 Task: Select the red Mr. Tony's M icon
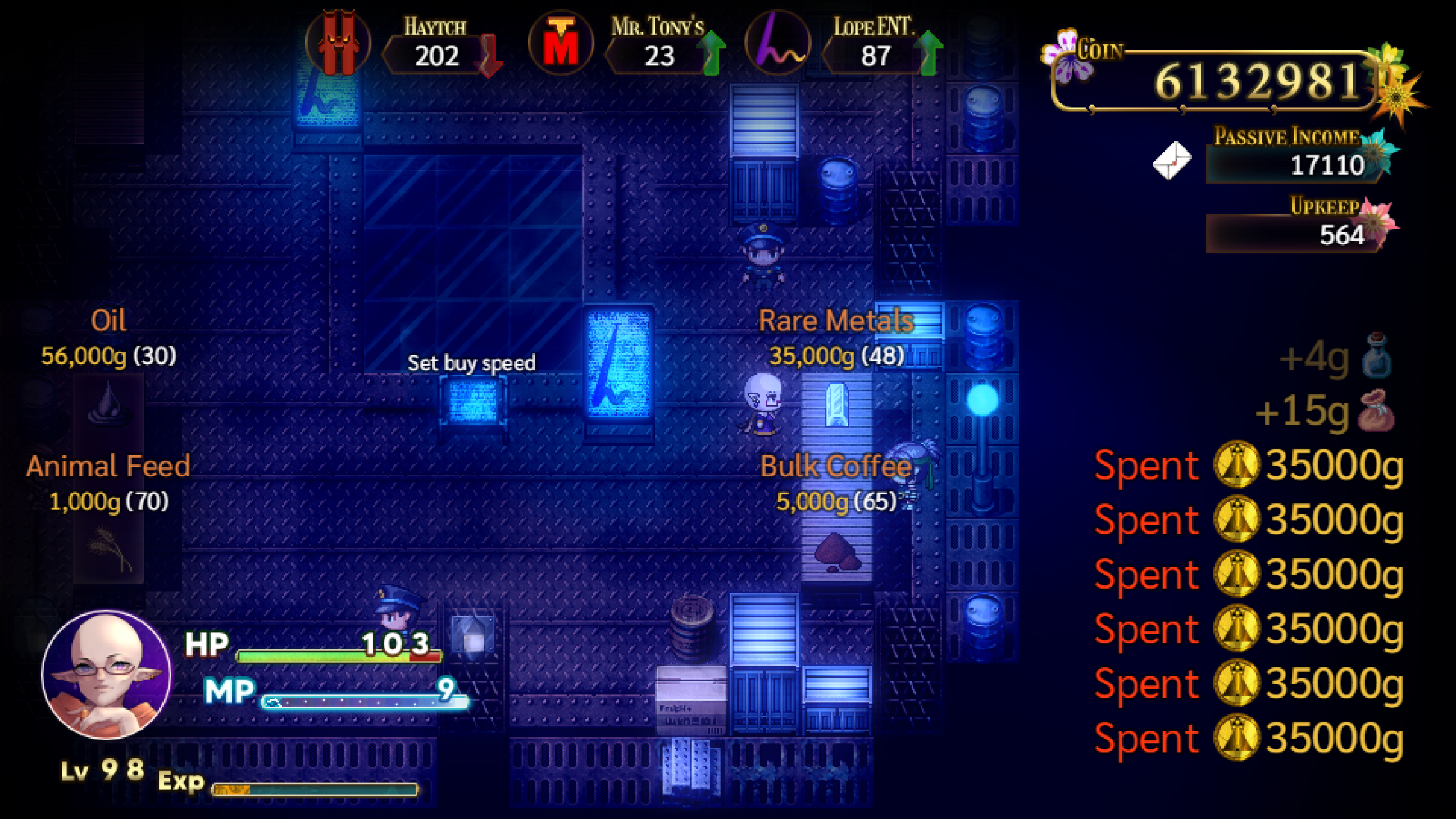(562, 44)
